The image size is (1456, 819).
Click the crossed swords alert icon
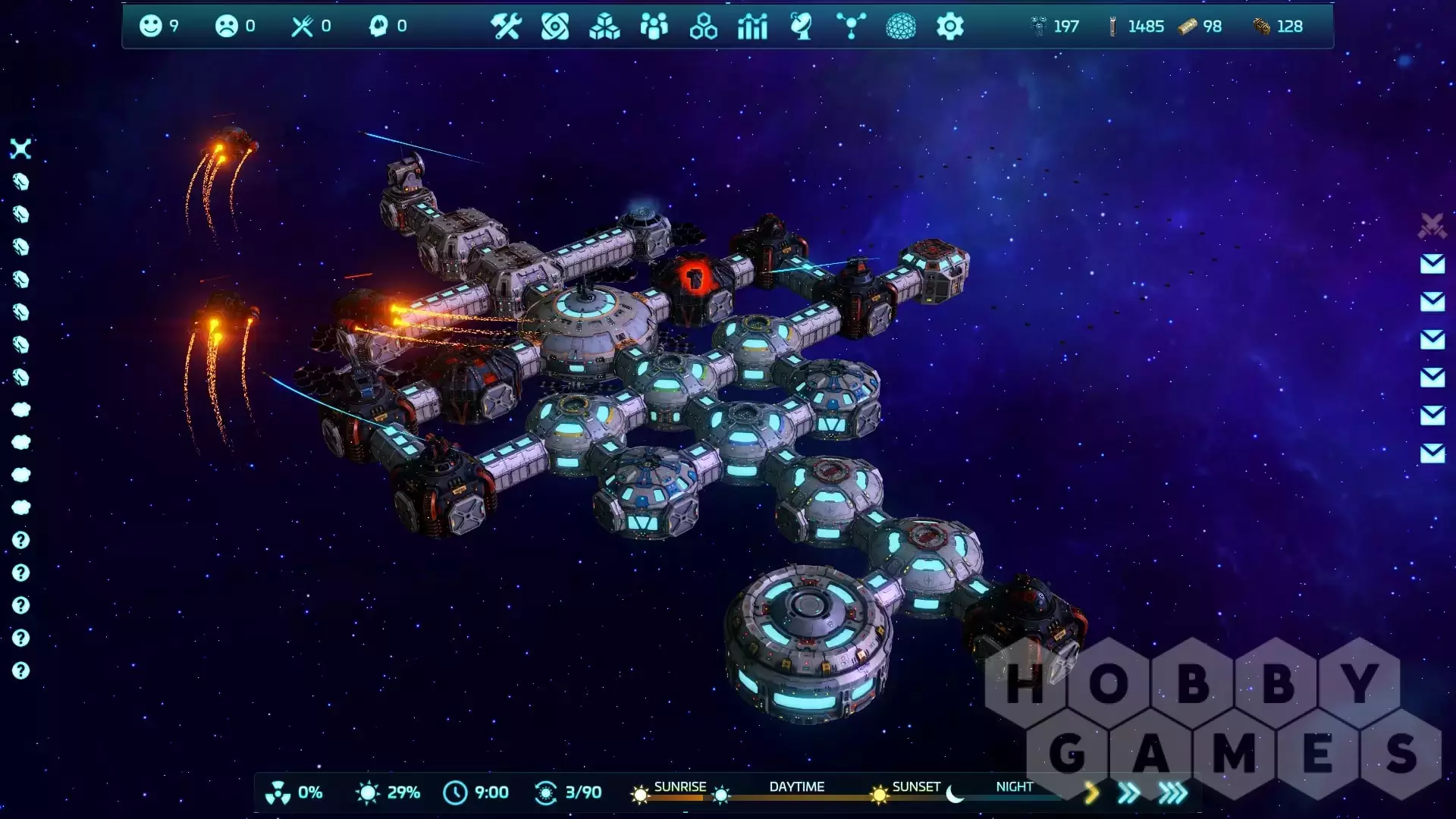click(1432, 226)
